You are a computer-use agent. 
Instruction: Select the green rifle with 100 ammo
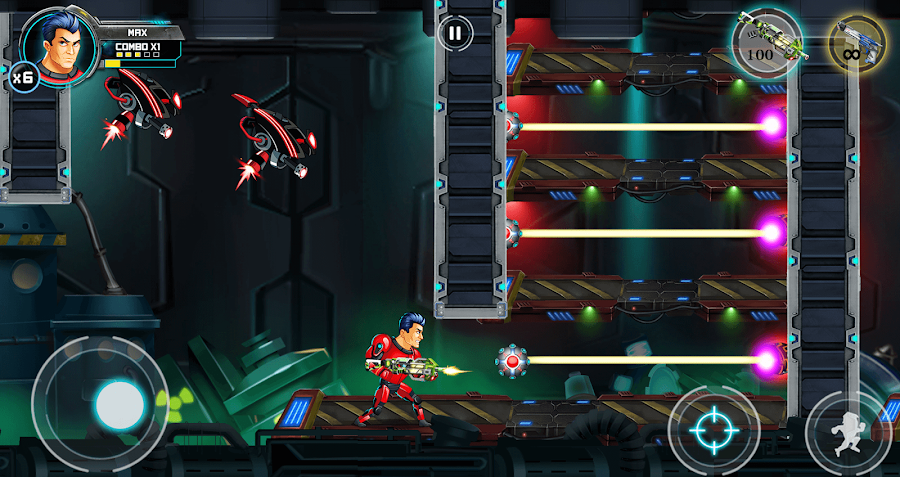(768, 42)
